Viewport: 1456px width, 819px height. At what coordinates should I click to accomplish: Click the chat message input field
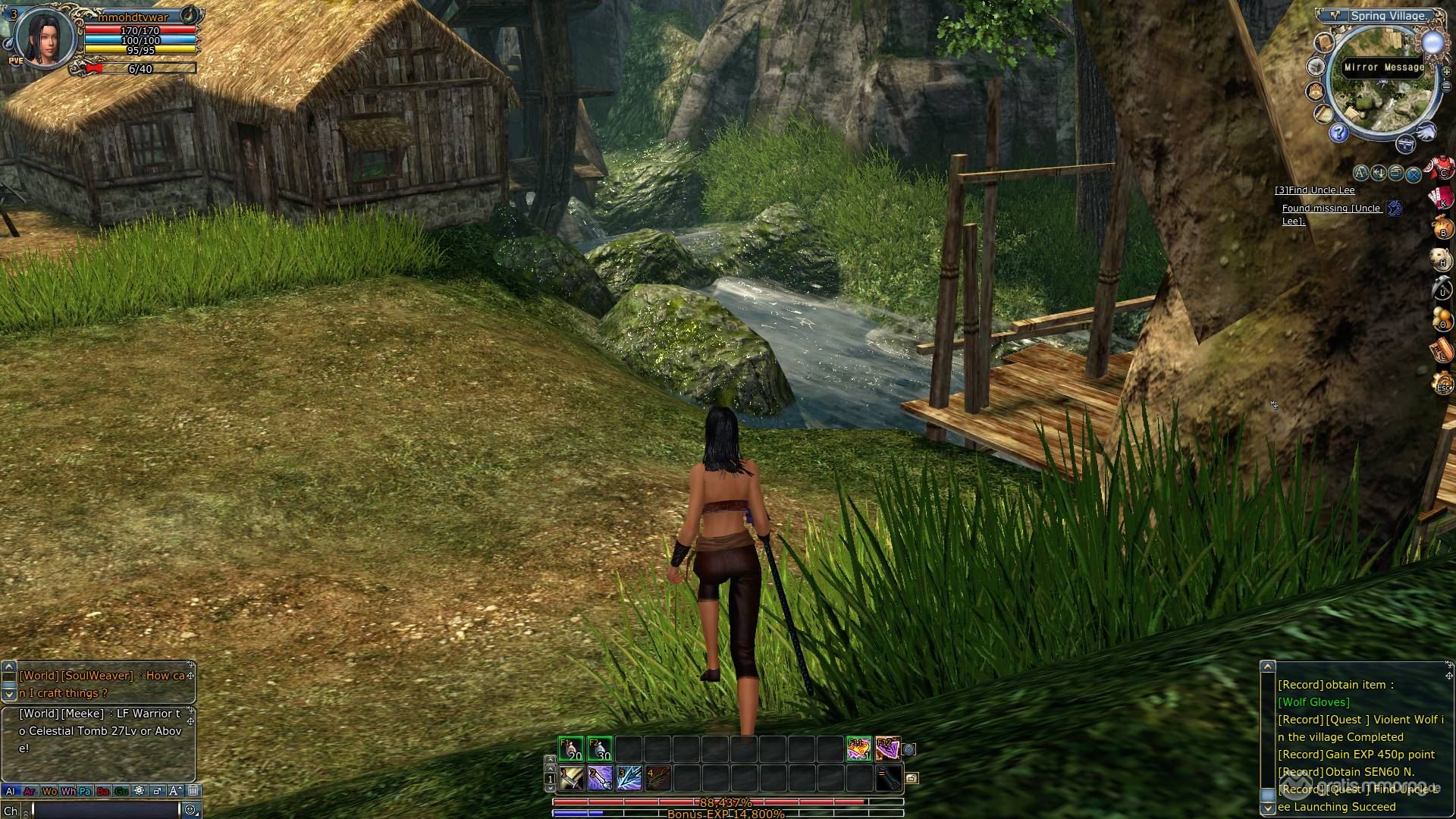(105, 810)
